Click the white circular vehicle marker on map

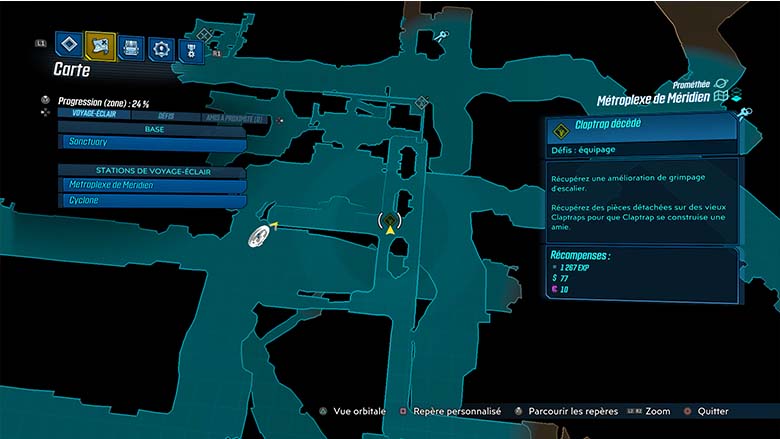pos(259,236)
